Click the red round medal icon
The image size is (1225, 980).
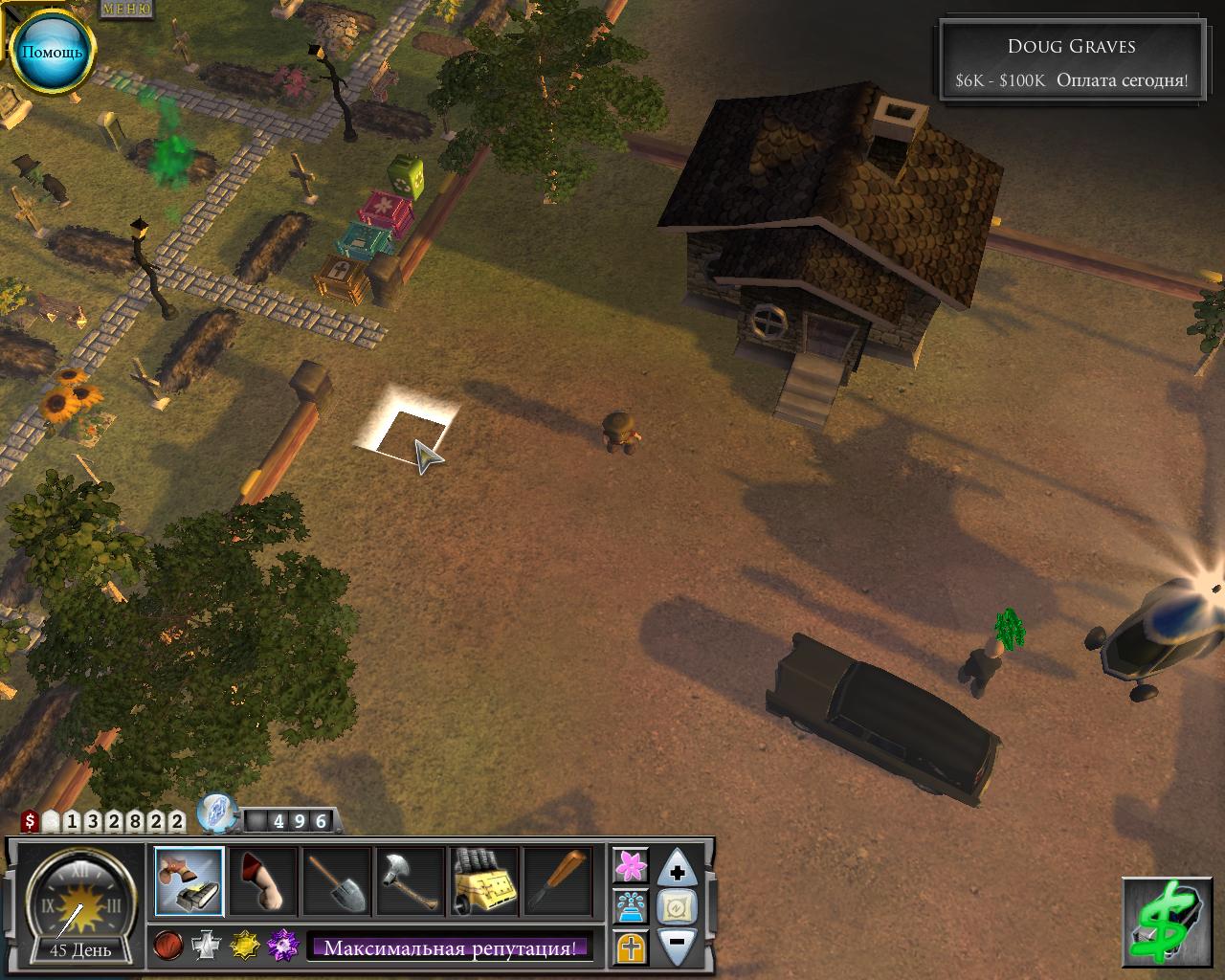pos(167,947)
